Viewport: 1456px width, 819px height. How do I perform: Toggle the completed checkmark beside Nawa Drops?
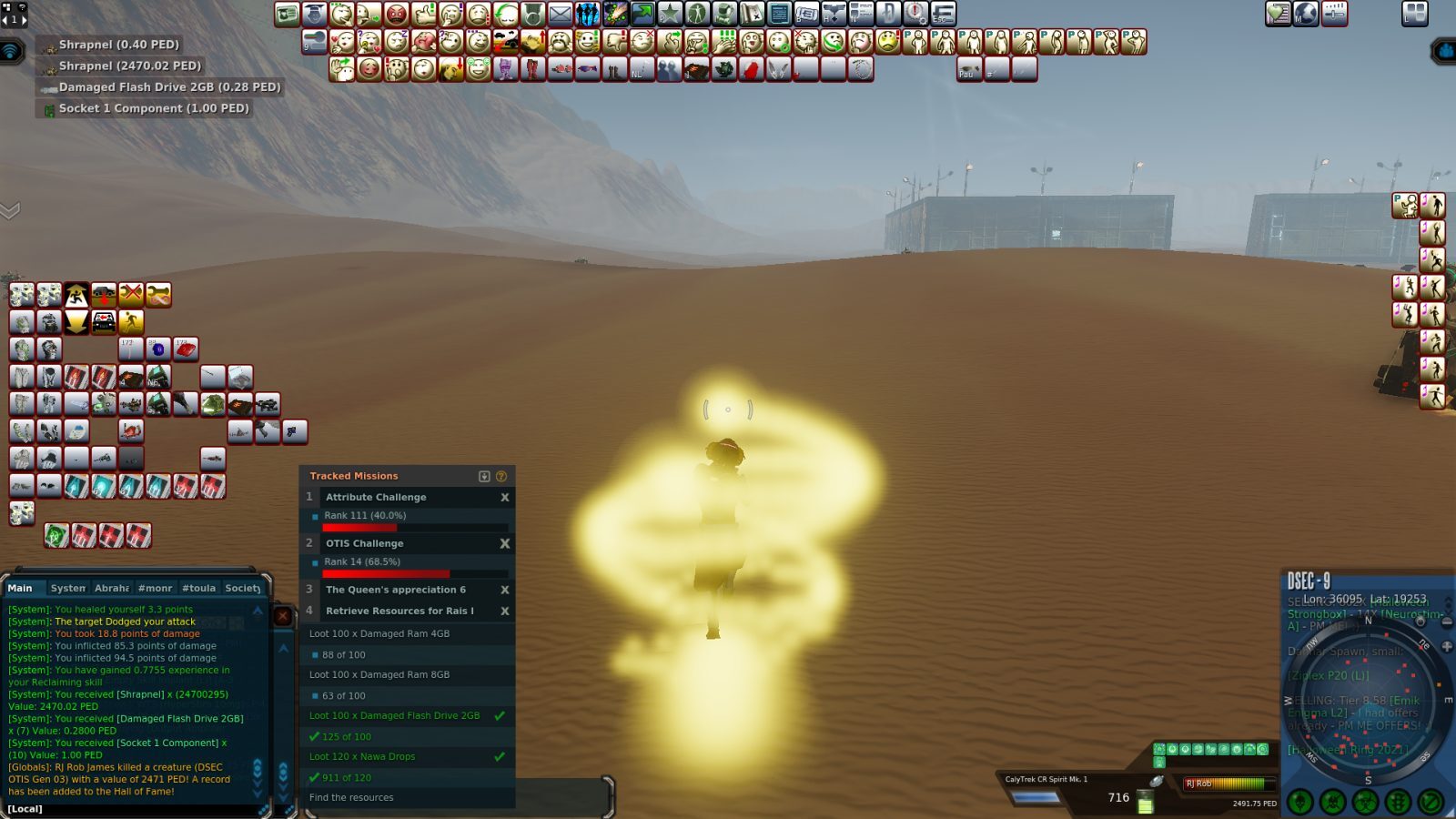[498, 756]
